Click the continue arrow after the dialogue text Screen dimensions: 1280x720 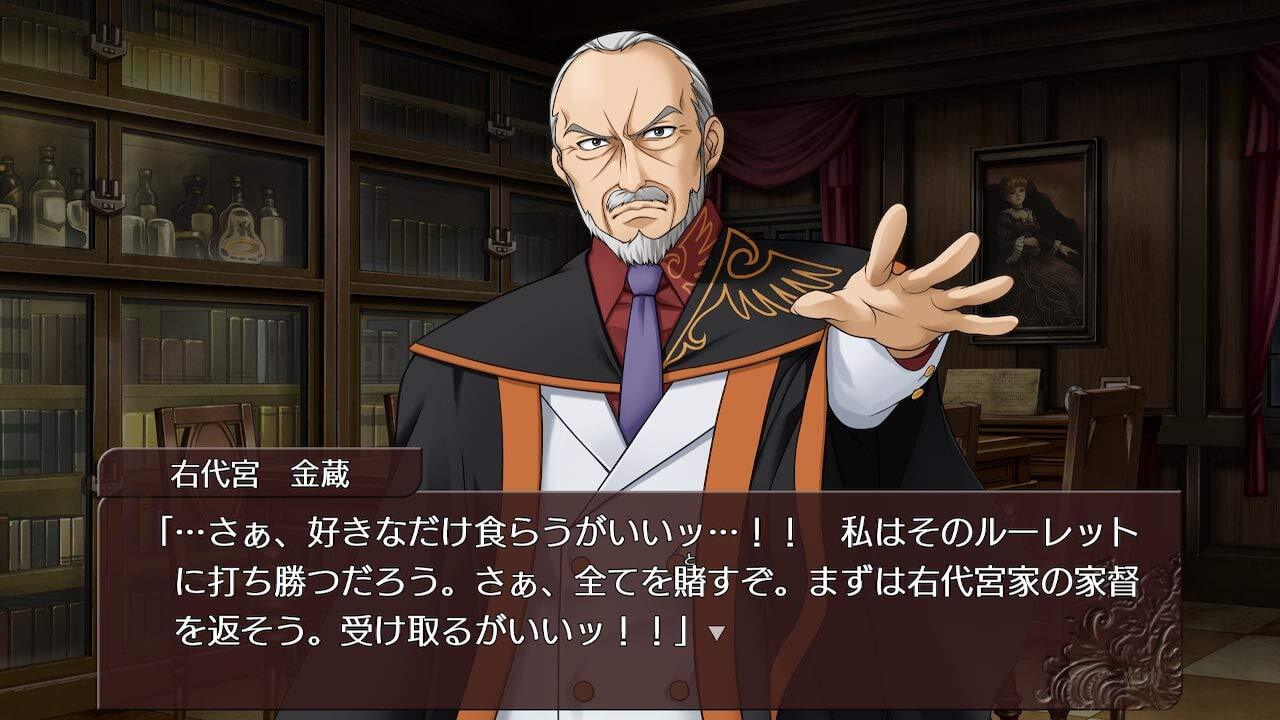point(715,633)
